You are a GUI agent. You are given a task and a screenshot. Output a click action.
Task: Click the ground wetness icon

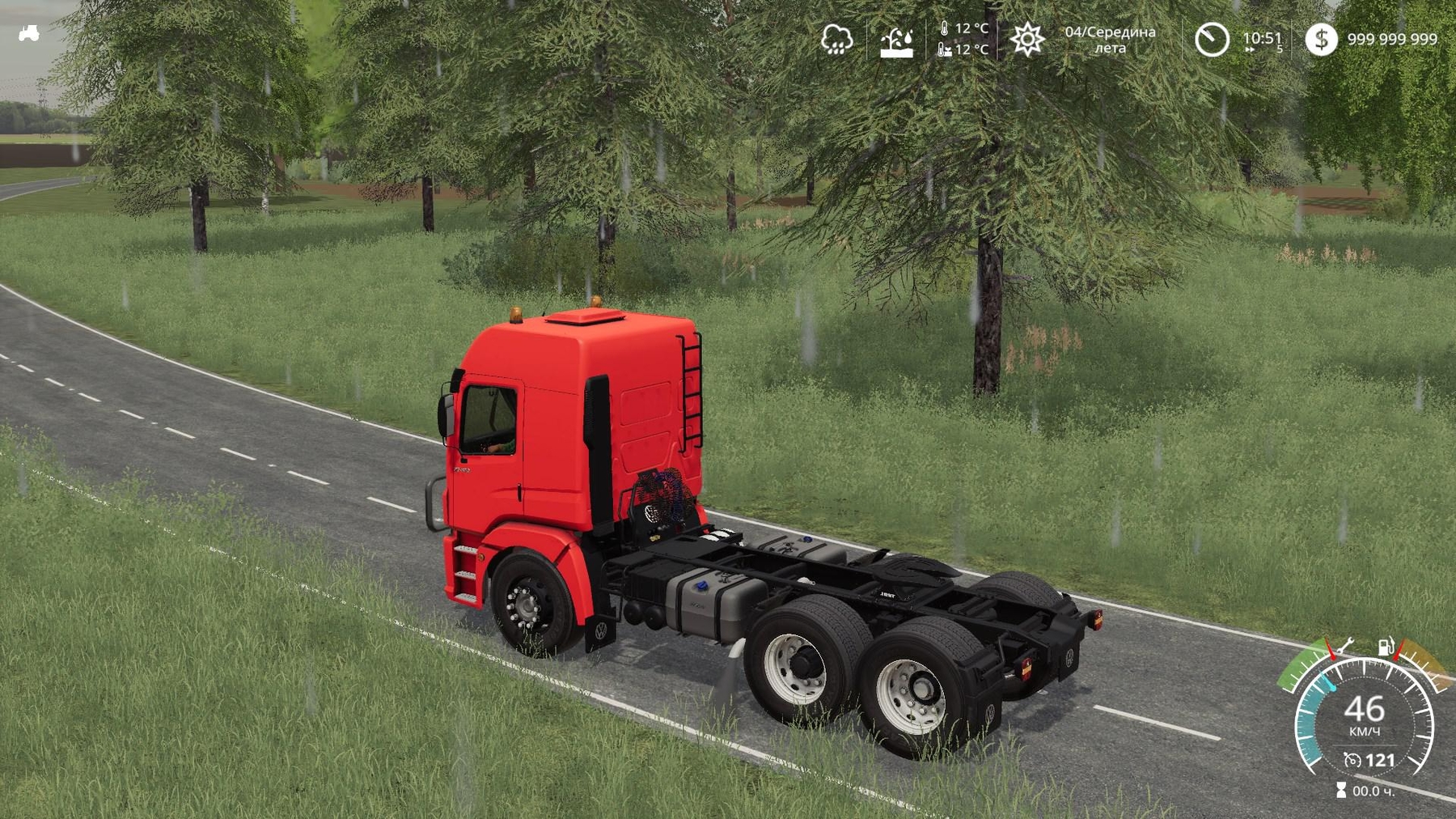[896, 41]
